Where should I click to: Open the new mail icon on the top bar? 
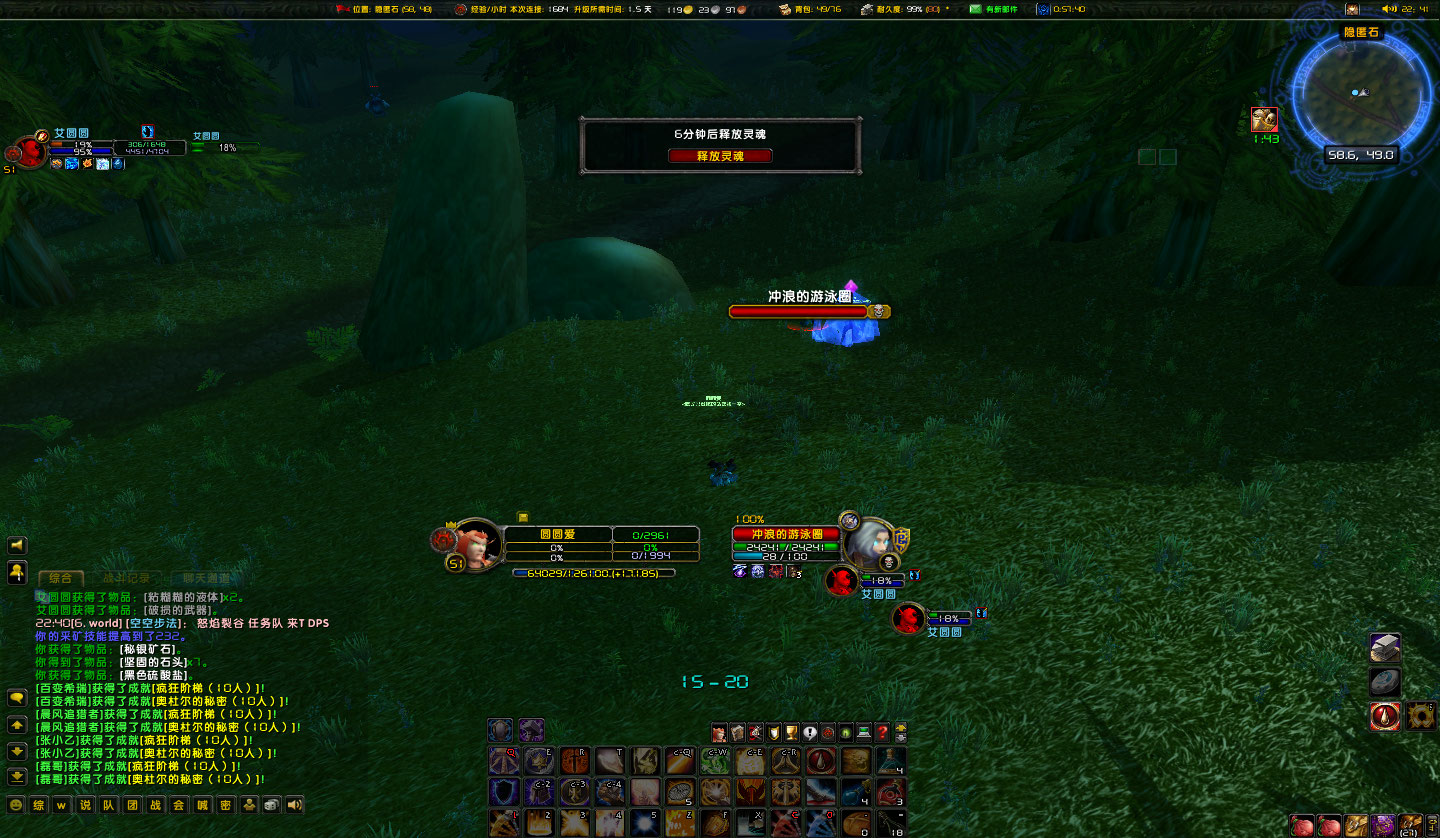tap(975, 9)
